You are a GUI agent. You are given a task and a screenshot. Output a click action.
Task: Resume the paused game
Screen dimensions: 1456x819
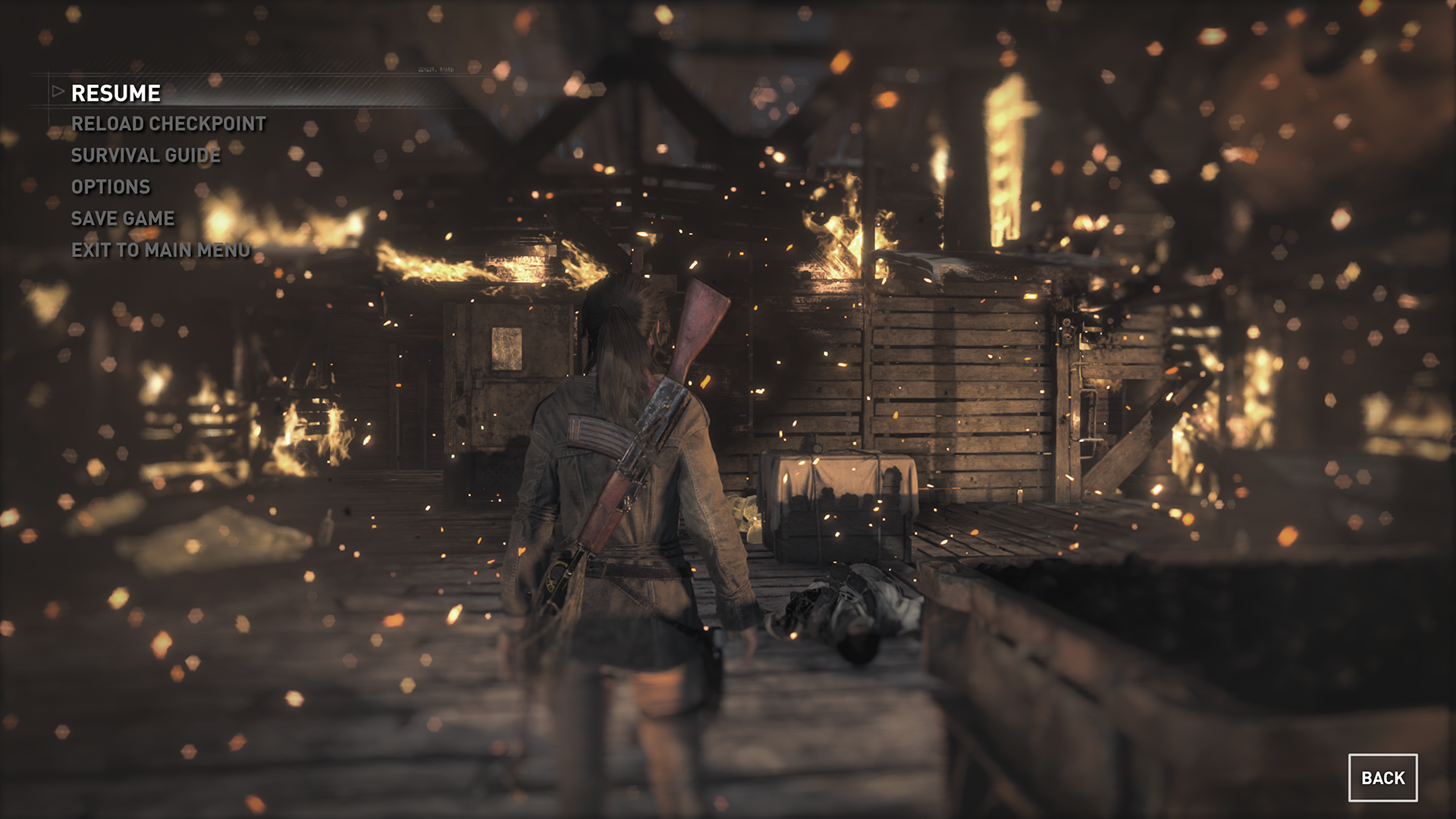[x=116, y=93]
